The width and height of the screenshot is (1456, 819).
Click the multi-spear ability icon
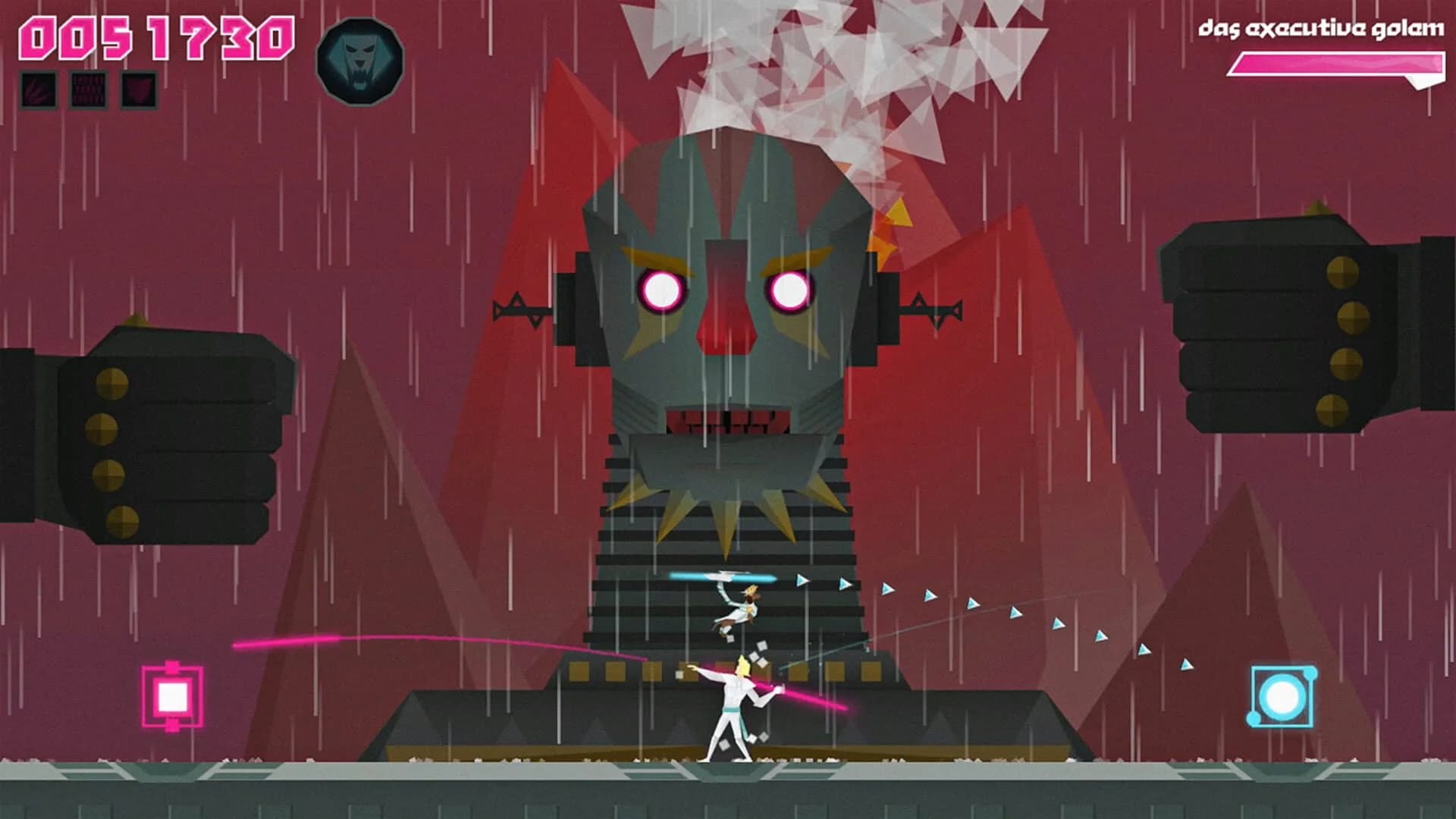click(89, 89)
